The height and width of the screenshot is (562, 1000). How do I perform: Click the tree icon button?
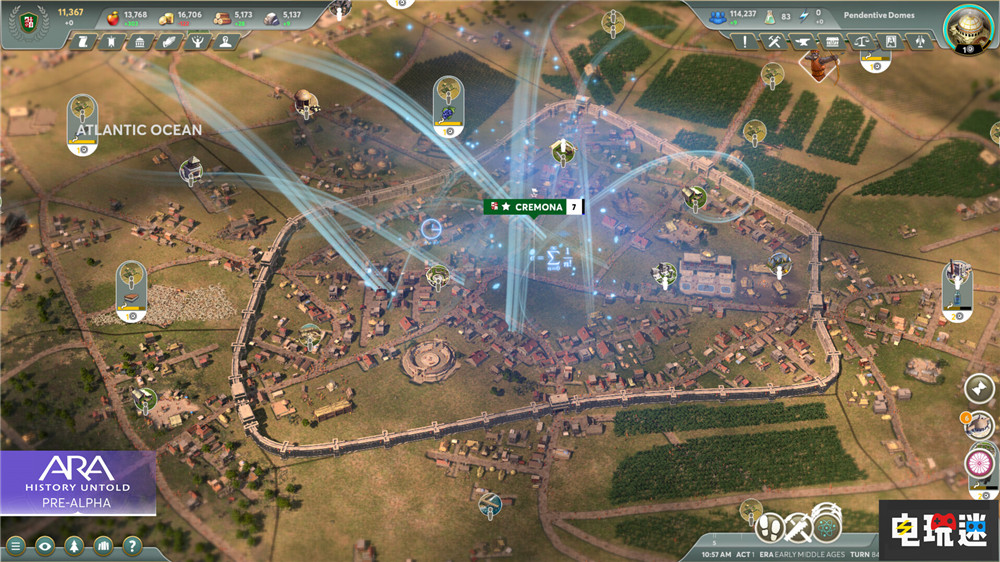74,546
